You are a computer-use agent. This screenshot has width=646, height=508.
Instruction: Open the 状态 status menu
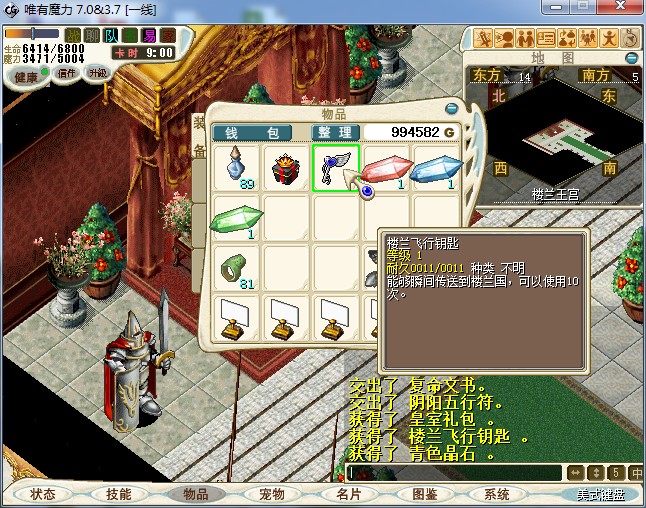pos(43,494)
